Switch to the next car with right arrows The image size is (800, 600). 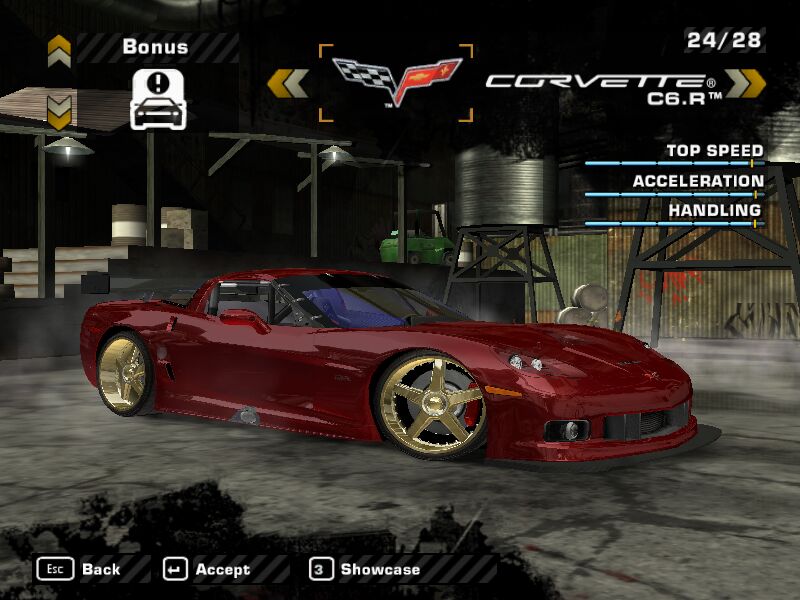coord(745,83)
